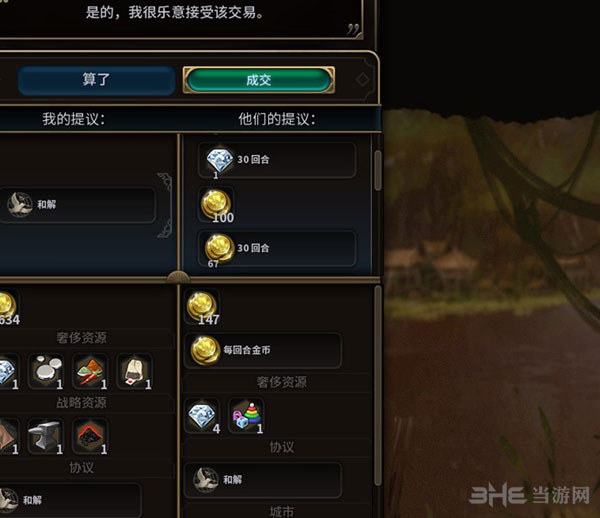
Task: Pick their diamond resource showing 4
Action: 202,416
